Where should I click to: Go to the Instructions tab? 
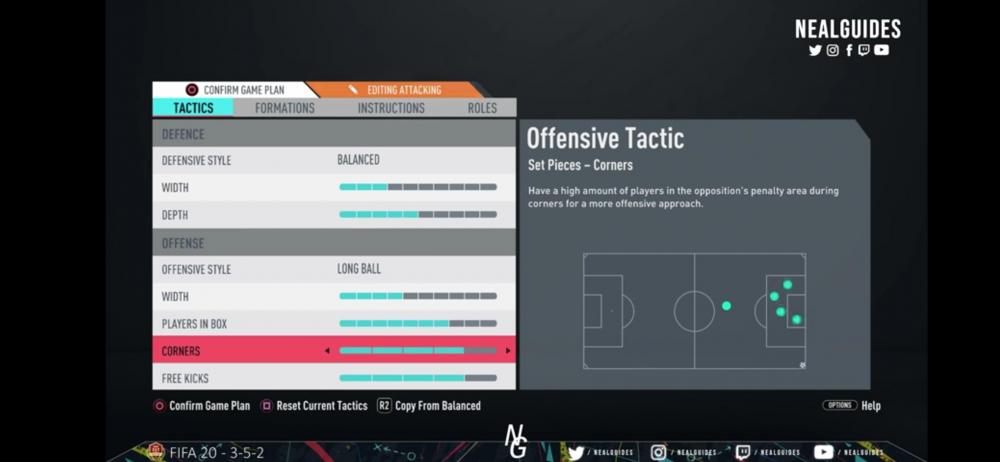click(391, 108)
